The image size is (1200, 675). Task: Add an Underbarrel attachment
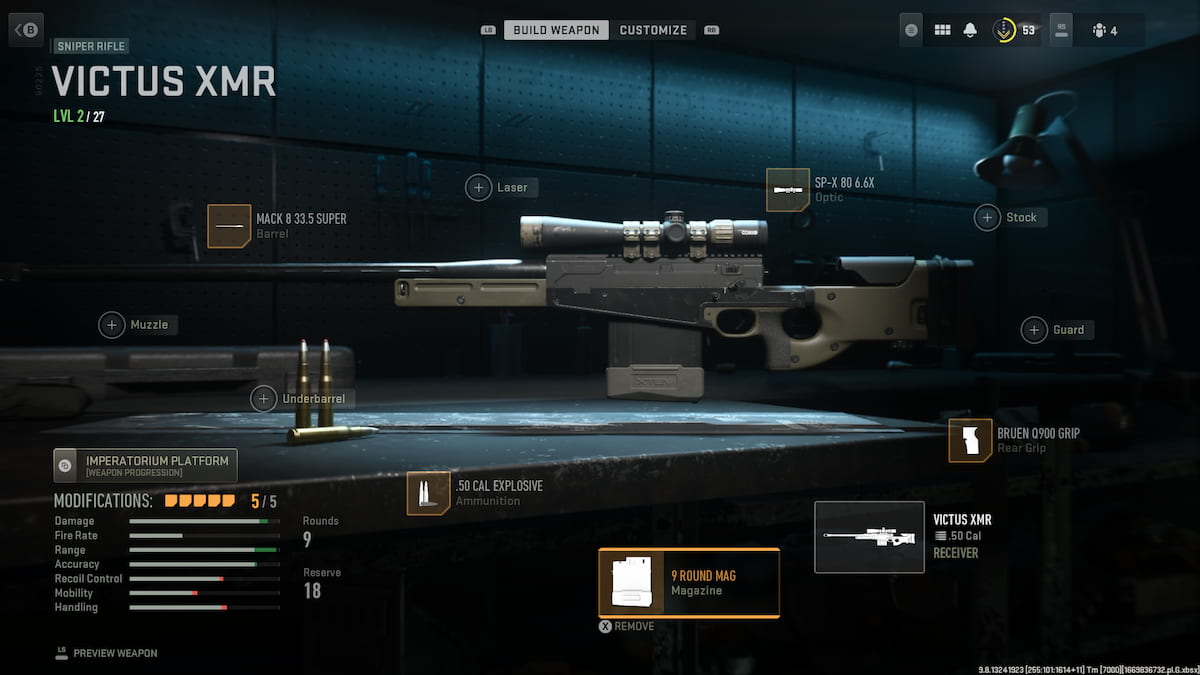pos(264,399)
